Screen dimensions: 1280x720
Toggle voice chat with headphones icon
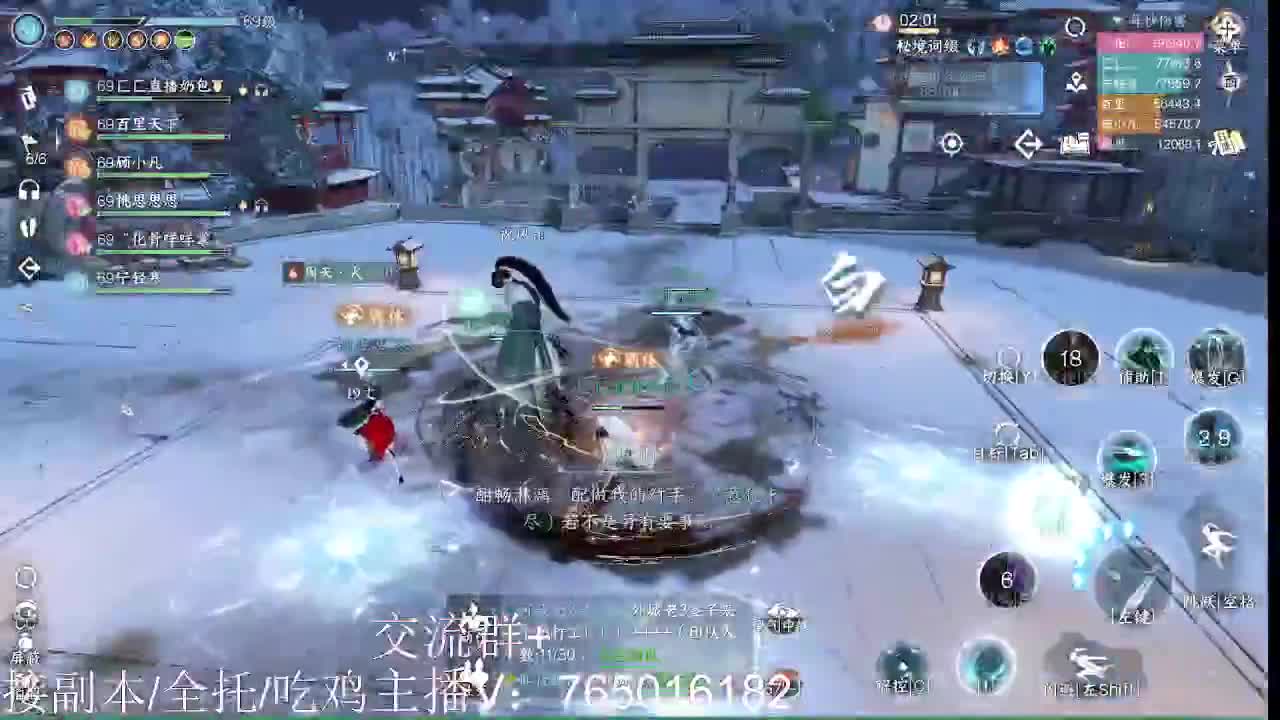pyautogui.click(x=27, y=189)
